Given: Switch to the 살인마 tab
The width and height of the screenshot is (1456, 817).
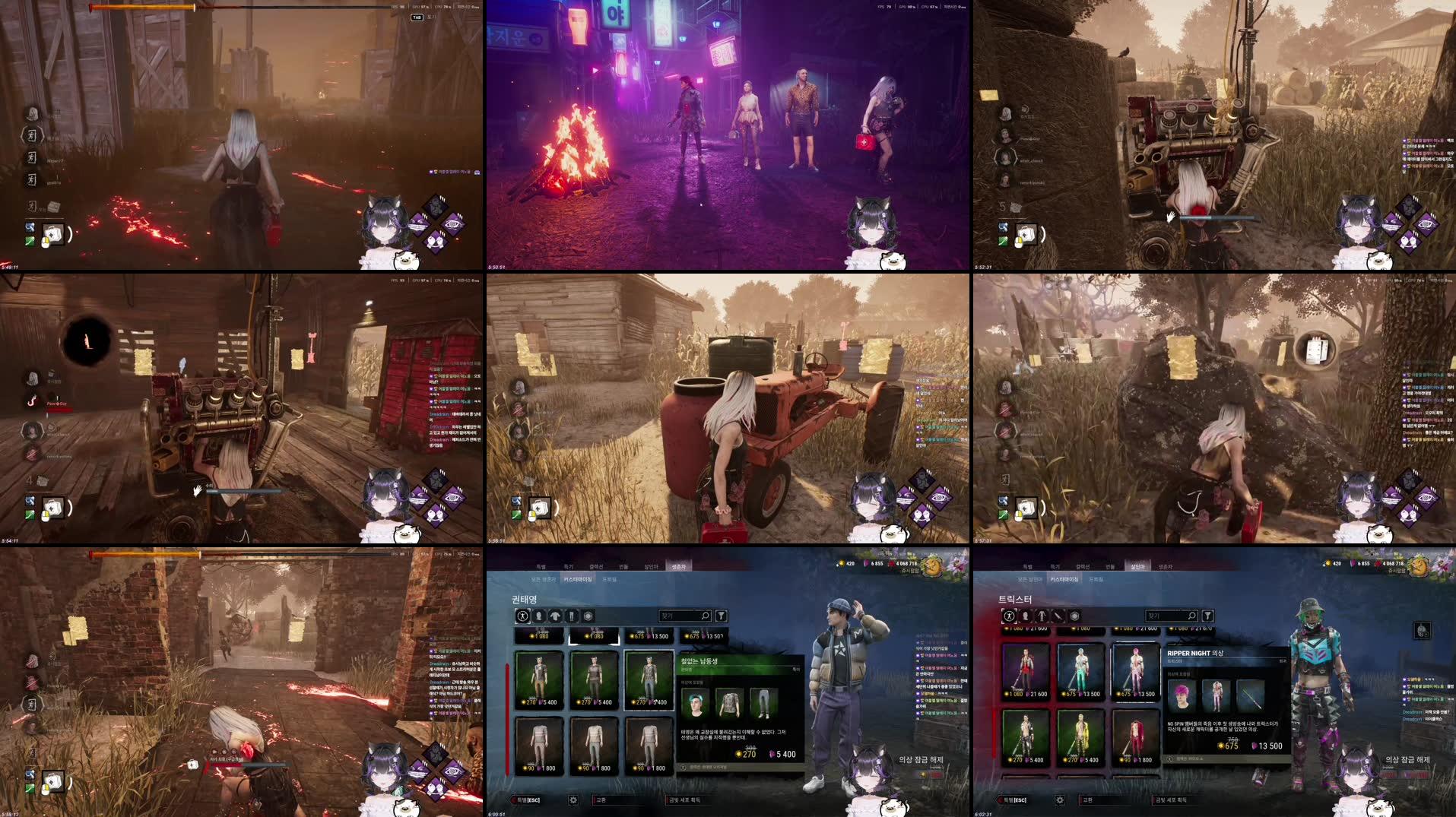Looking at the screenshot, I should (x=650, y=566).
